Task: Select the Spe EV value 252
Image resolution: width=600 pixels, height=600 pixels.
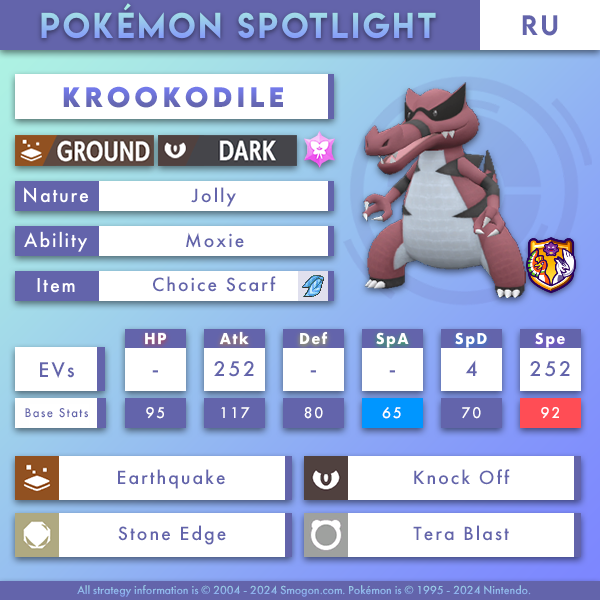Action: [550, 370]
